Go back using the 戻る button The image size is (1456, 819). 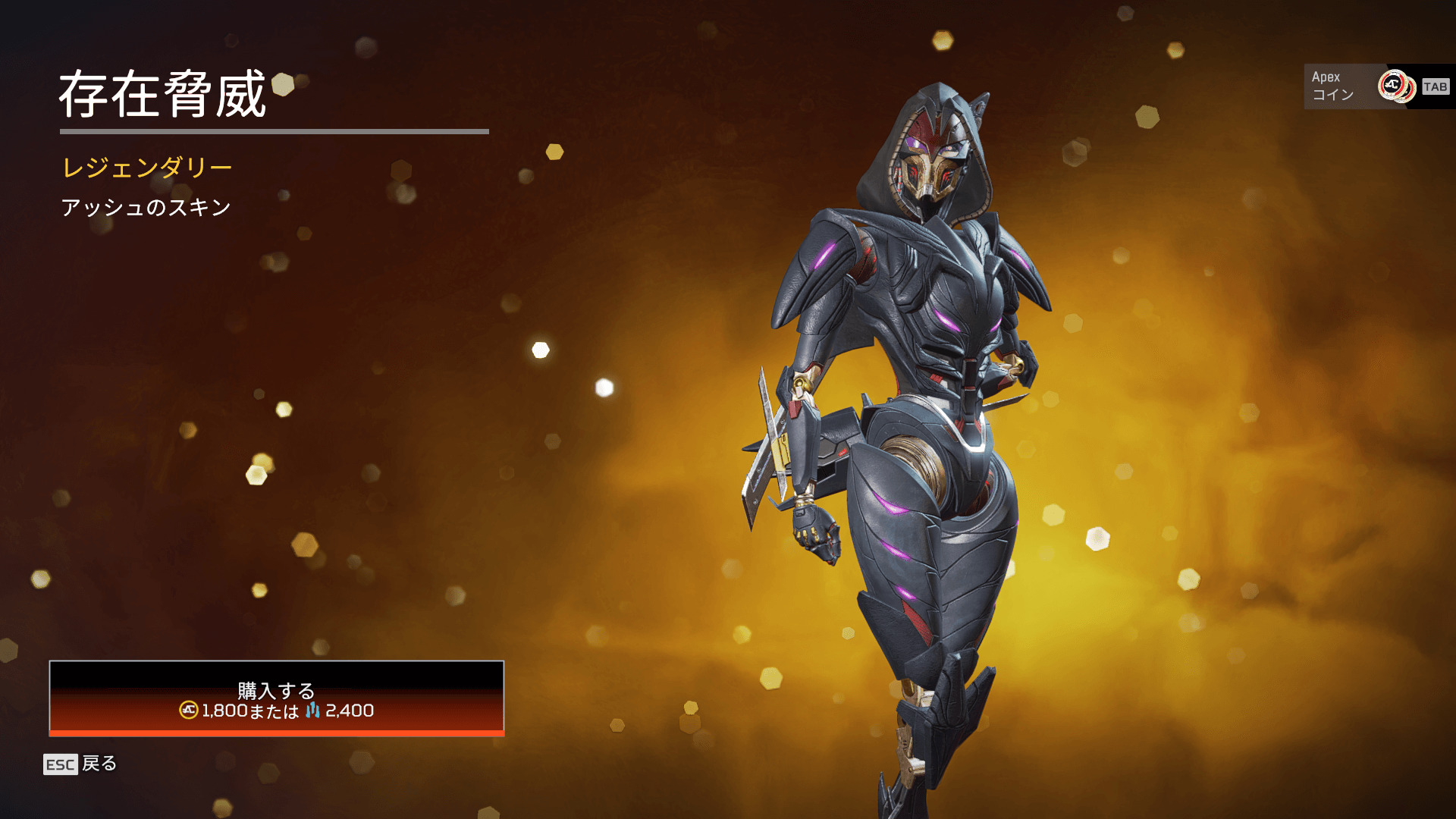80,764
